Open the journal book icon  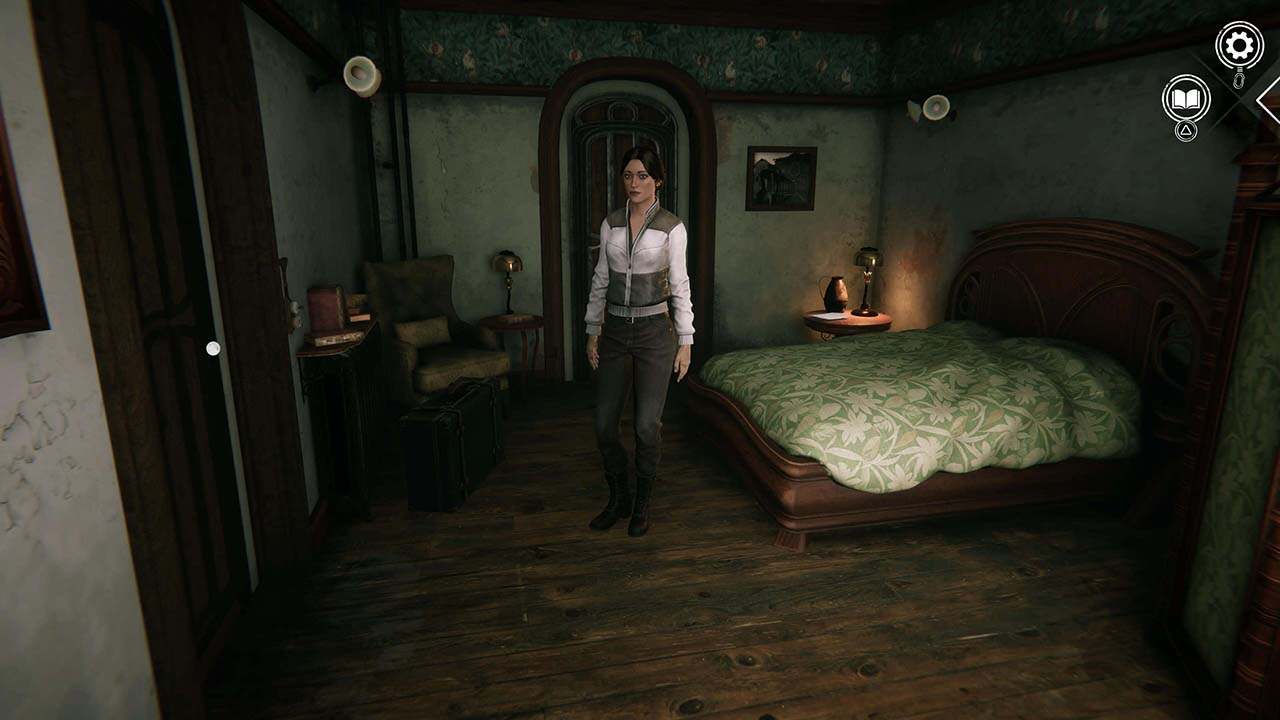pos(1184,99)
